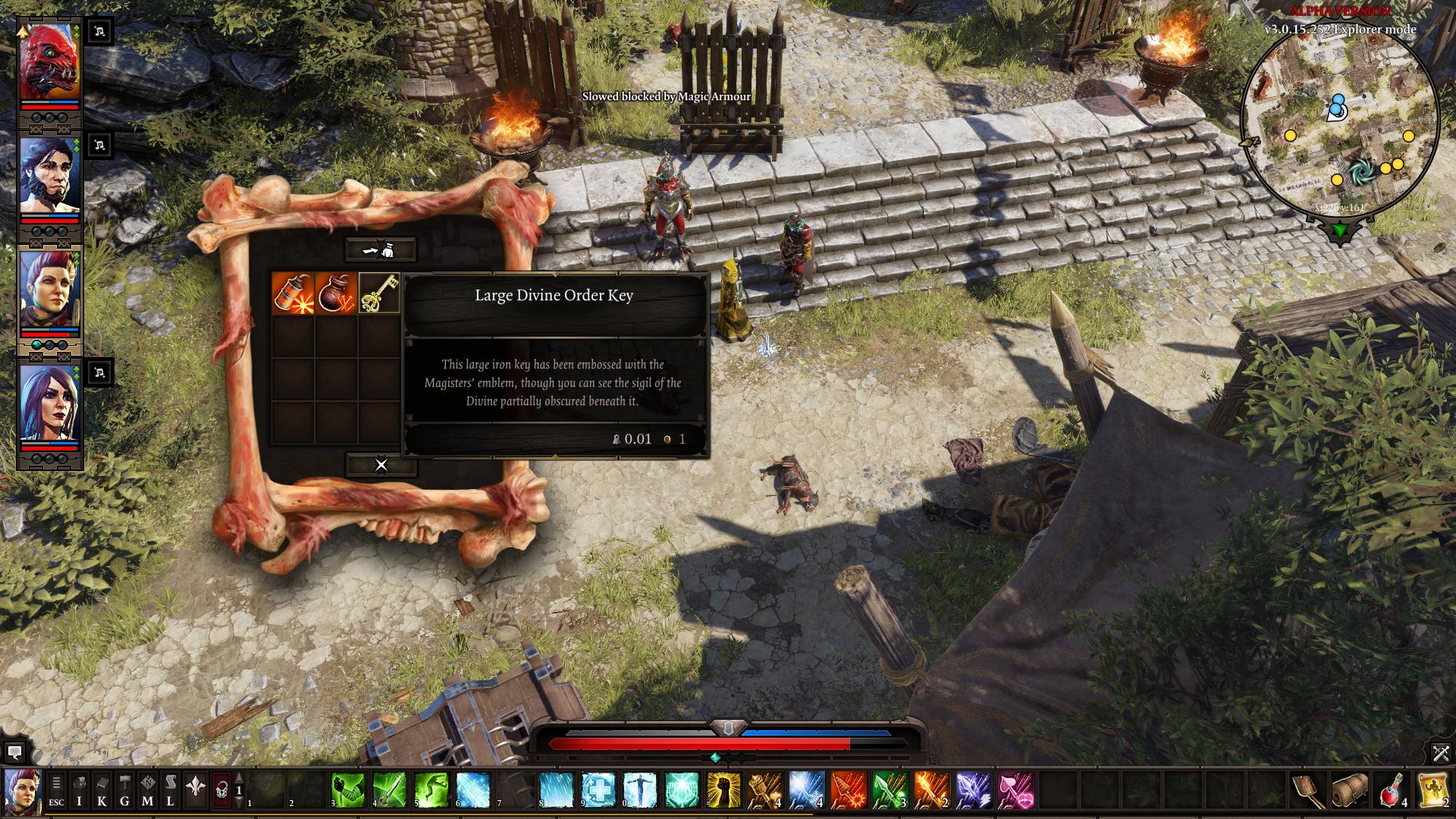Screen dimensions: 1456x819
Task: Select the bearded dark-haired man's portrait
Action: point(50,178)
